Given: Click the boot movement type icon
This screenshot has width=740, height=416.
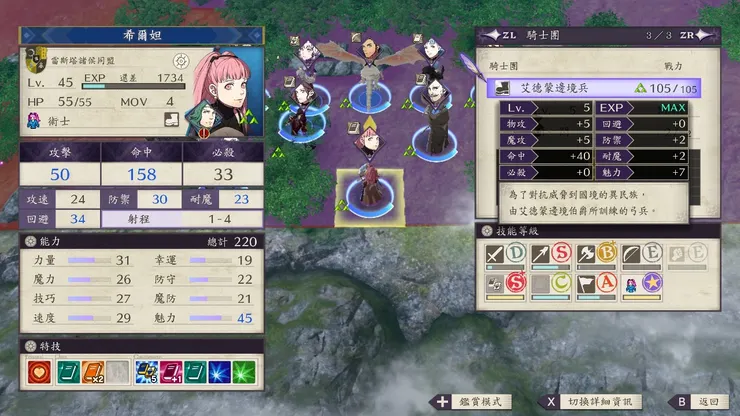Looking at the screenshot, I should click(173, 121).
